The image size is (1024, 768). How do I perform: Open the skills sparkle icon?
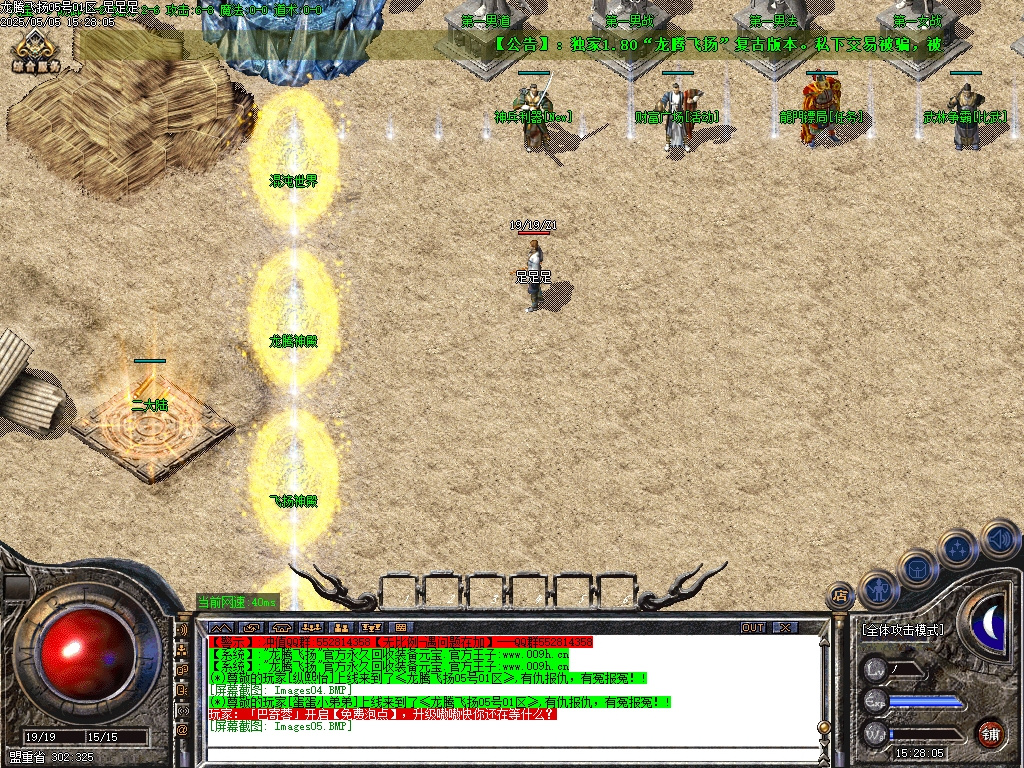coord(958,549)
